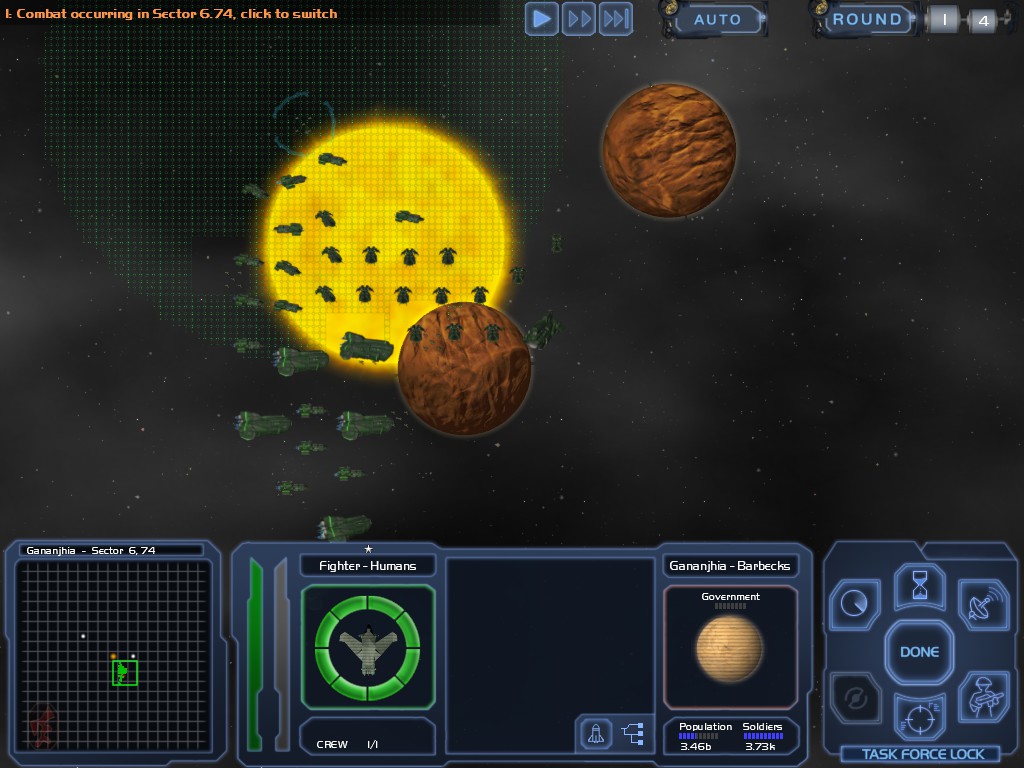Show the hierarchy tree view icon
Image resolution: width=1024 pixels, height=768 pixels.
(633, 734)
